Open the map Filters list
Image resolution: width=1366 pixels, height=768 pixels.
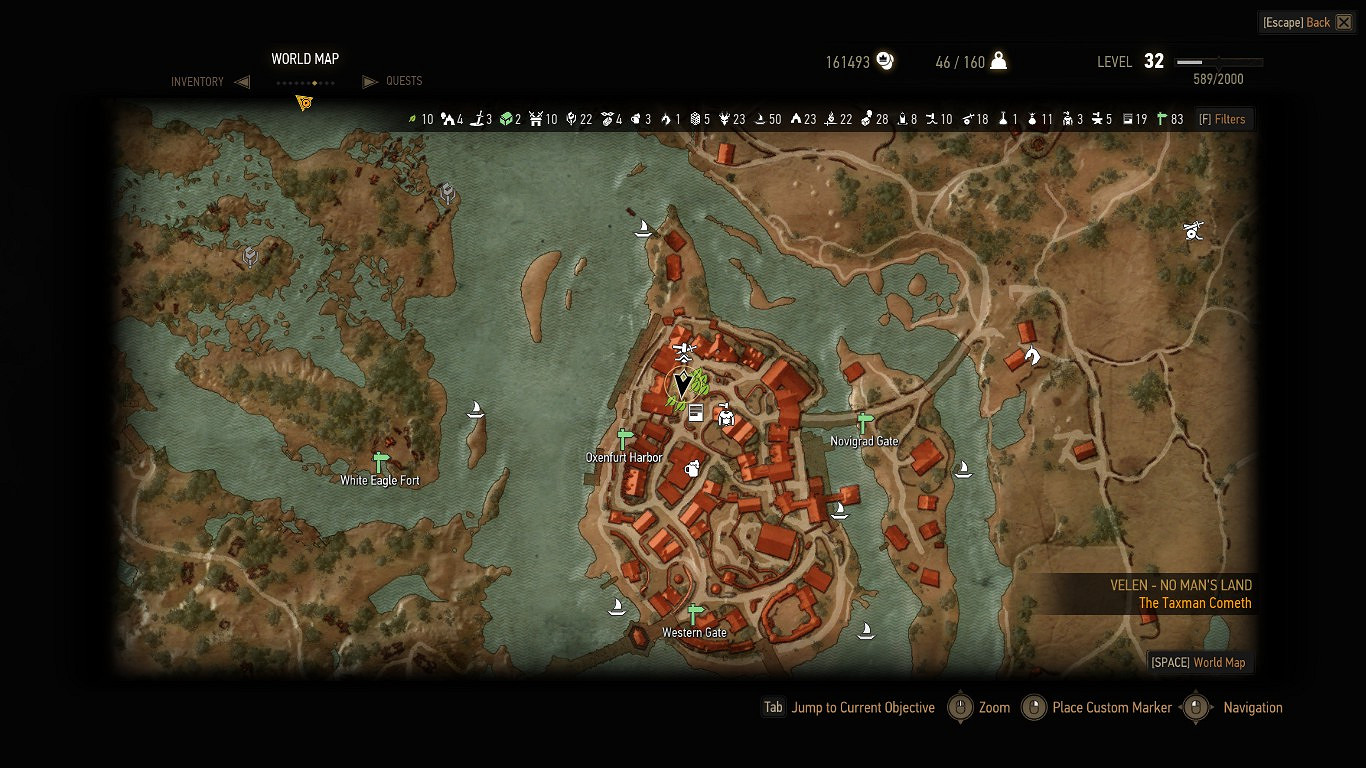1222,120
